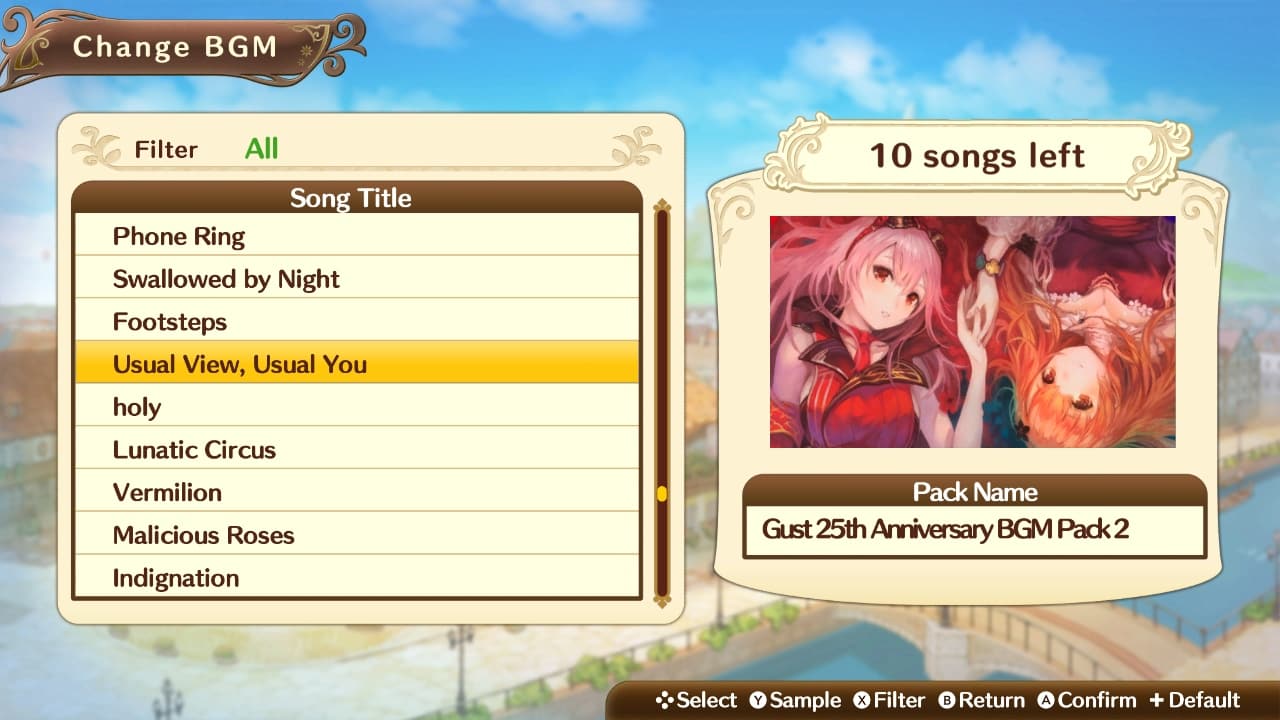Click the yellow scrollbar position indicator
Image resolution: width=1280 pixels, height=720 pixels.
tap(660, 493)
